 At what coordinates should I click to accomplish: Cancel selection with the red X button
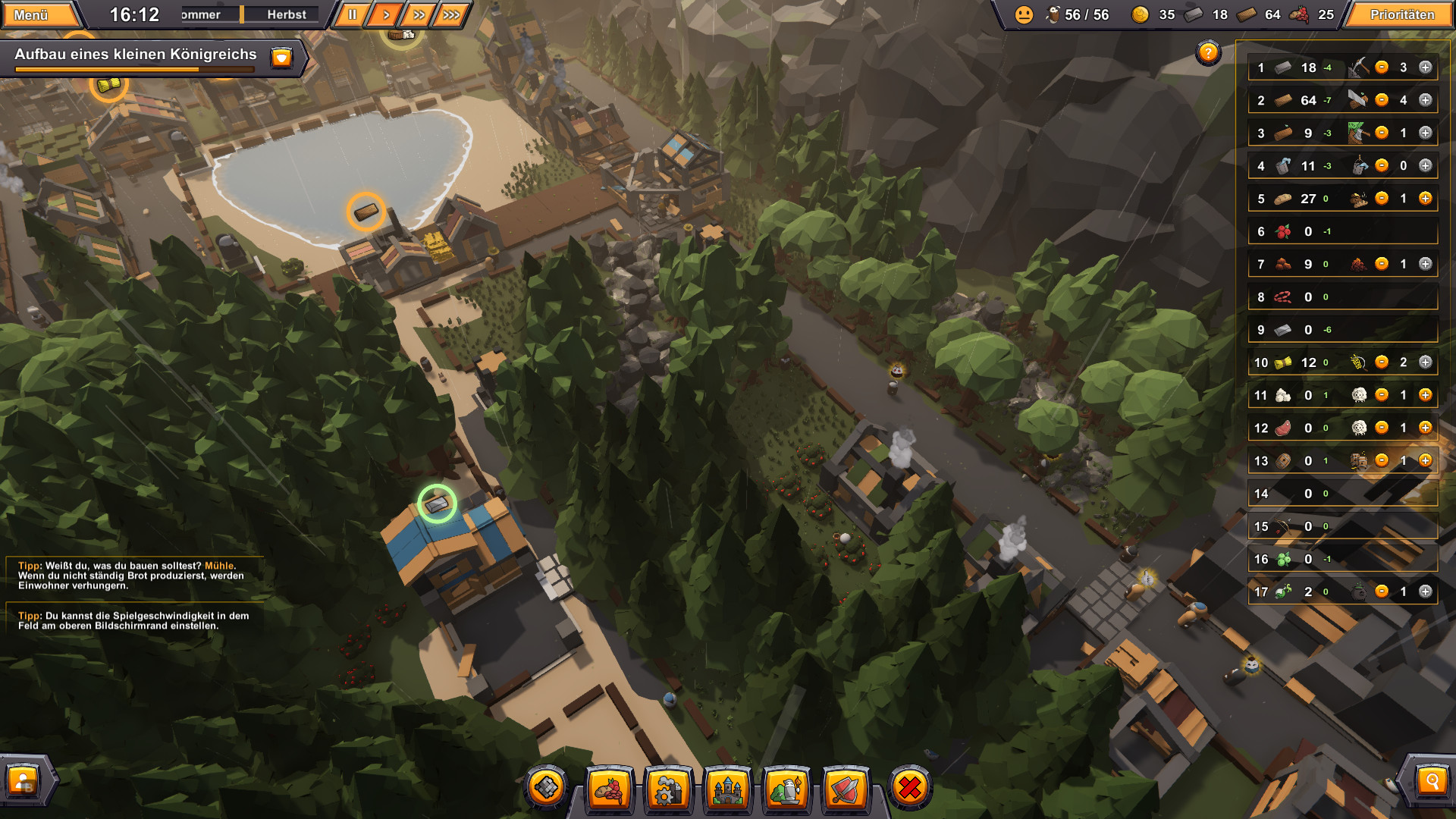click(x=909, y=789)
